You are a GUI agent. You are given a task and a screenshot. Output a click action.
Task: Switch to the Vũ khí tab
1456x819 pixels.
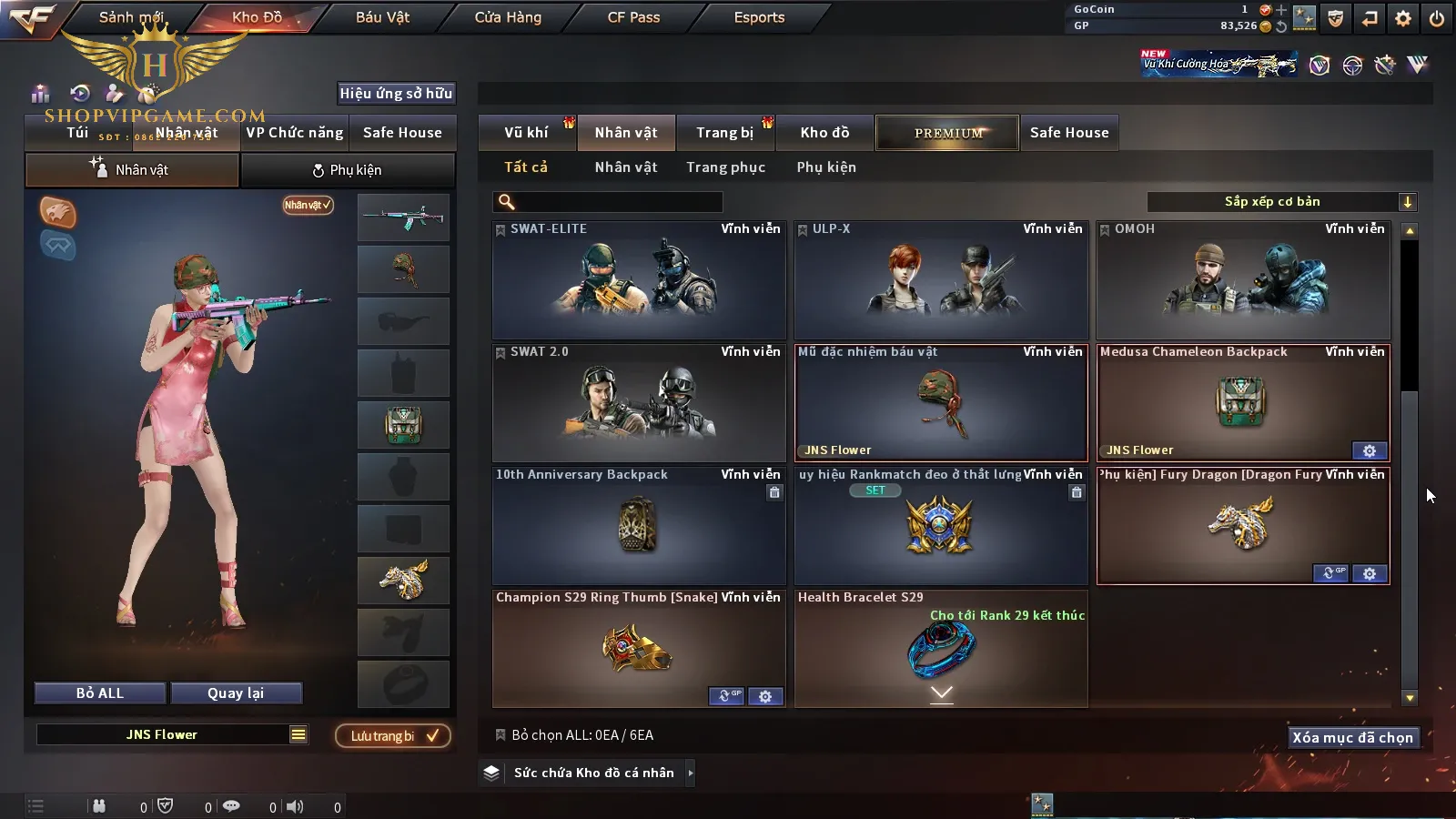pyautogui.click(x=526, y=133)
